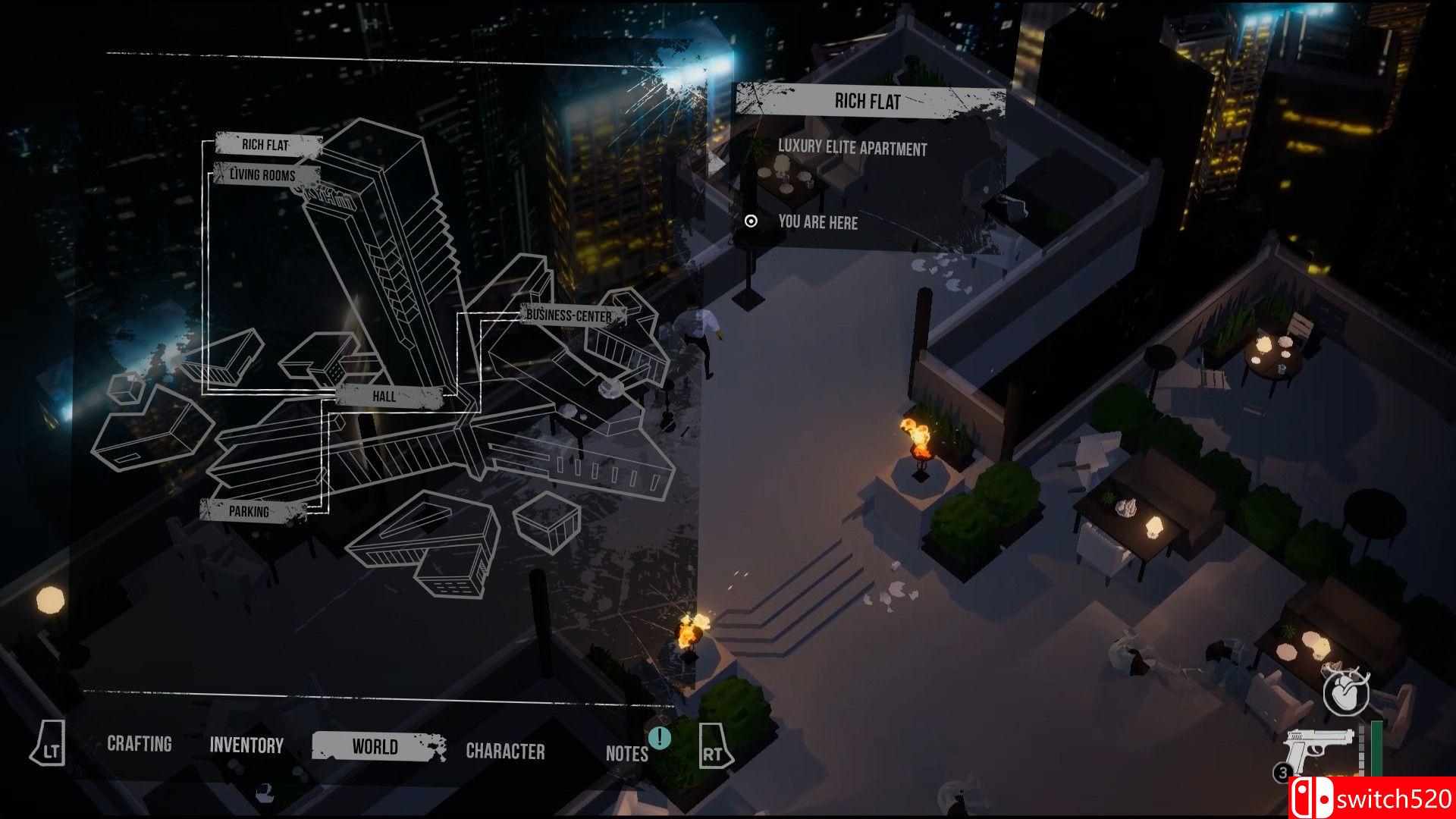1456x819 pixels.
Task: Switch to the Crafting tab
Action: (x=139, y=745)
